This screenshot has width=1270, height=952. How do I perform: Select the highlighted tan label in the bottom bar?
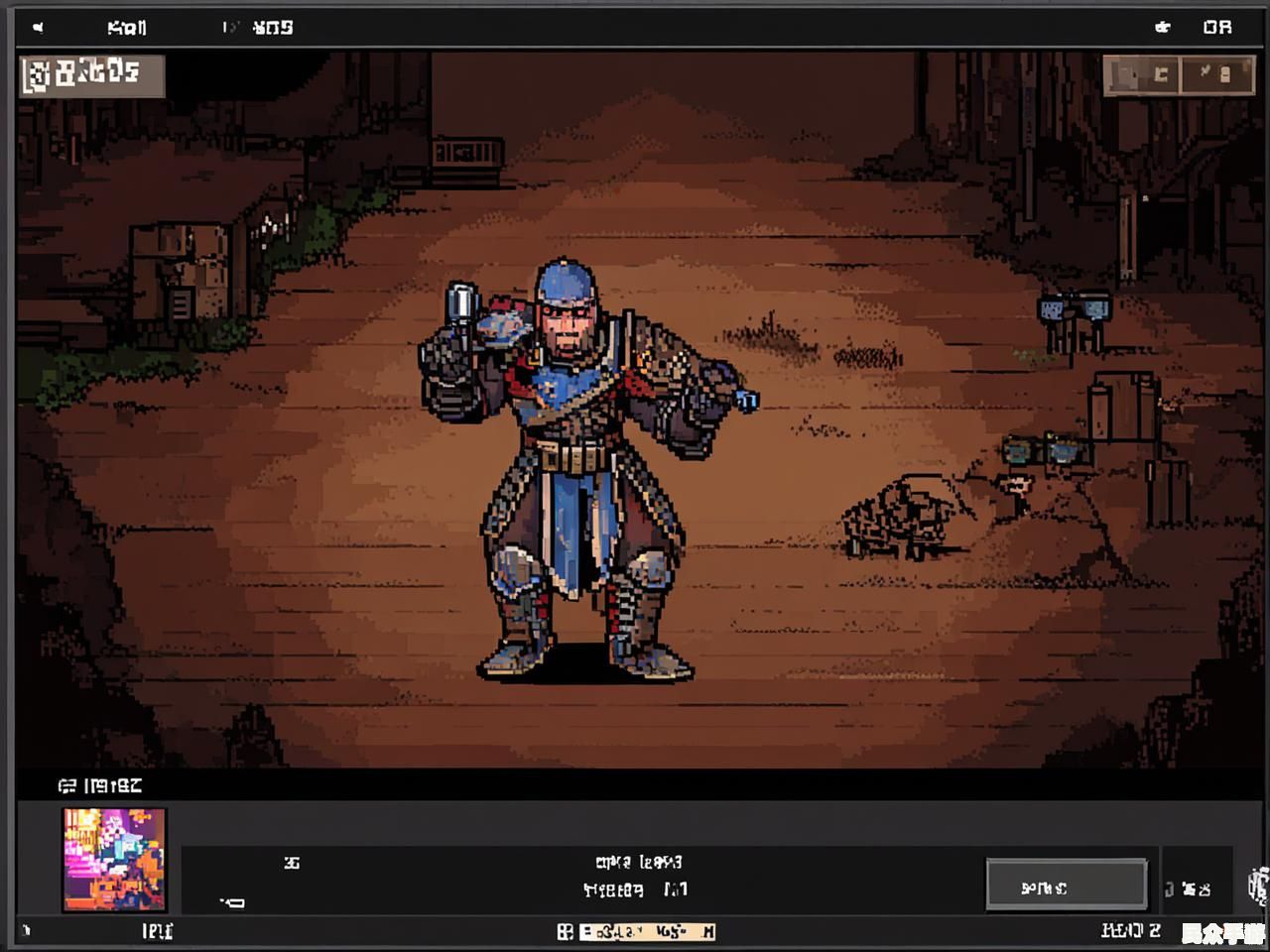pos(646,931)
